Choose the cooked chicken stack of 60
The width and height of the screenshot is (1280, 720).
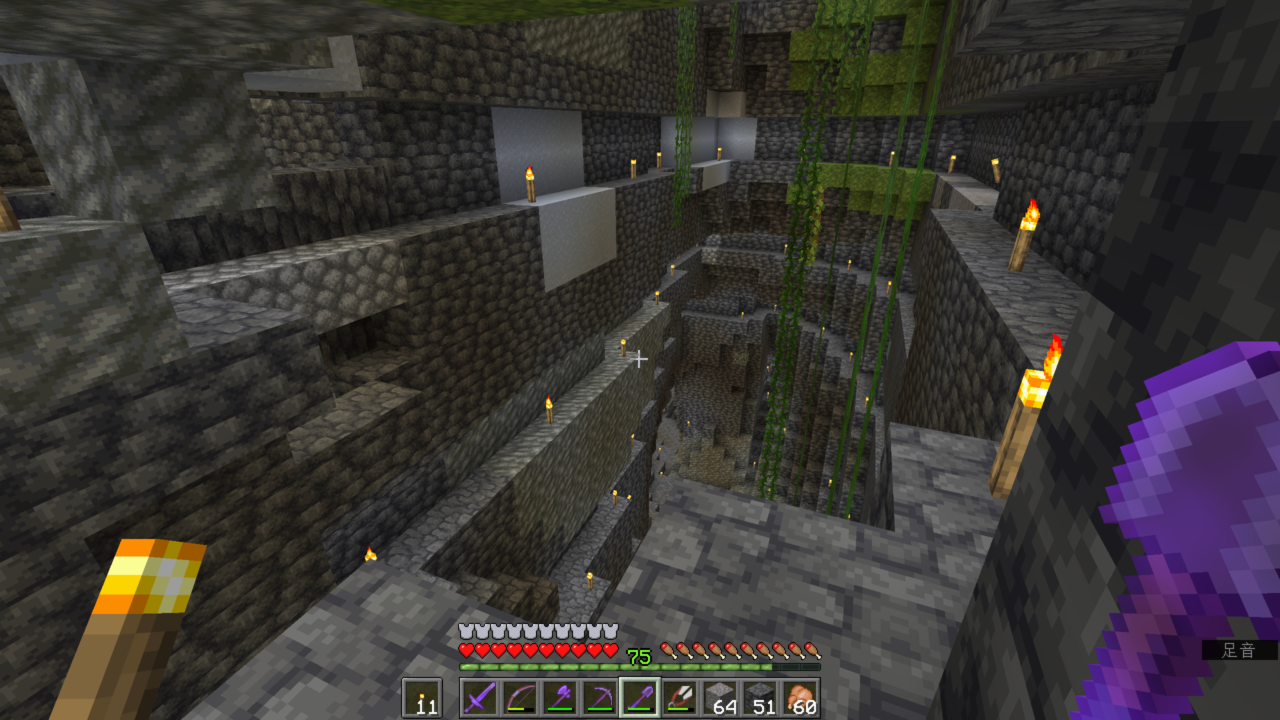pyautogui.click(x=799, y=697)
